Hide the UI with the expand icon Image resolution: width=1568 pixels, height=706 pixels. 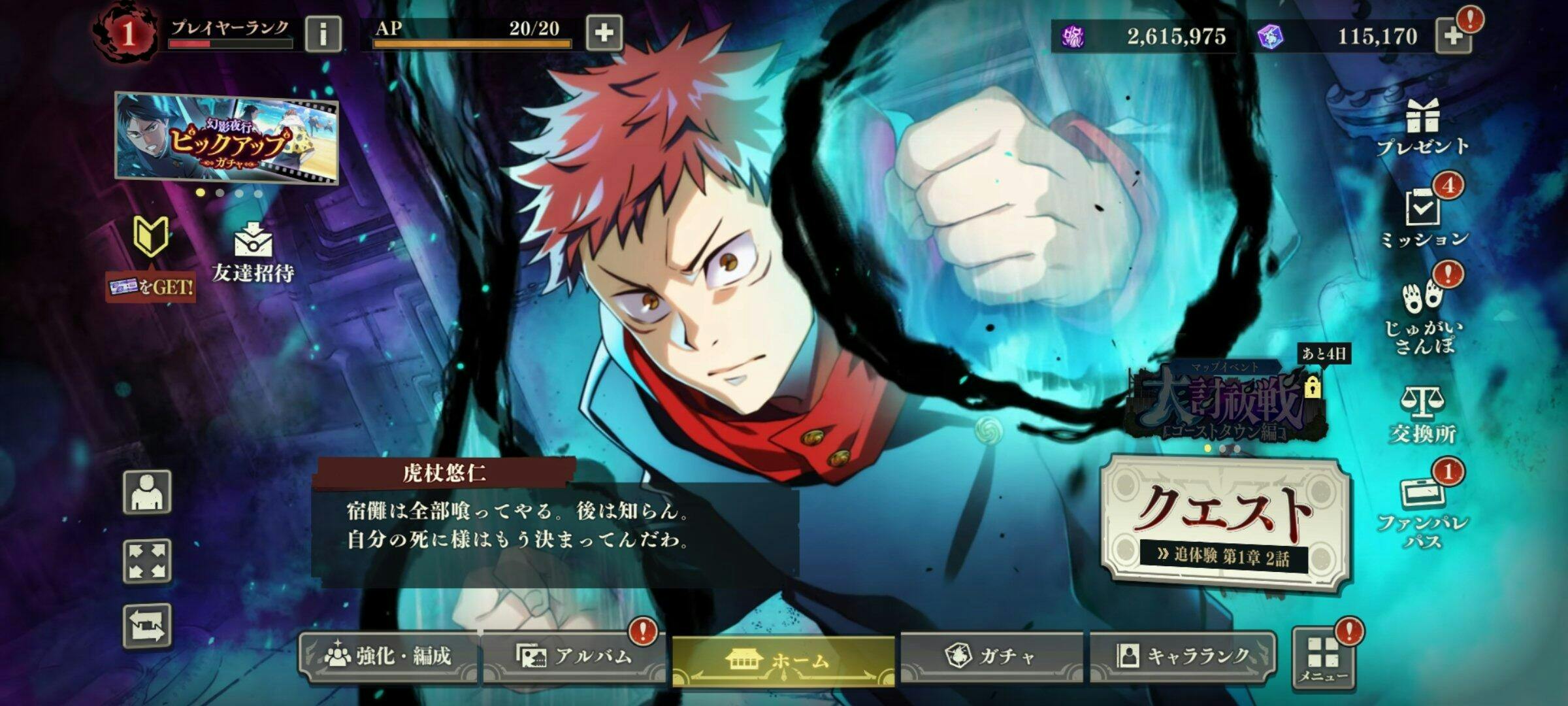148,561
